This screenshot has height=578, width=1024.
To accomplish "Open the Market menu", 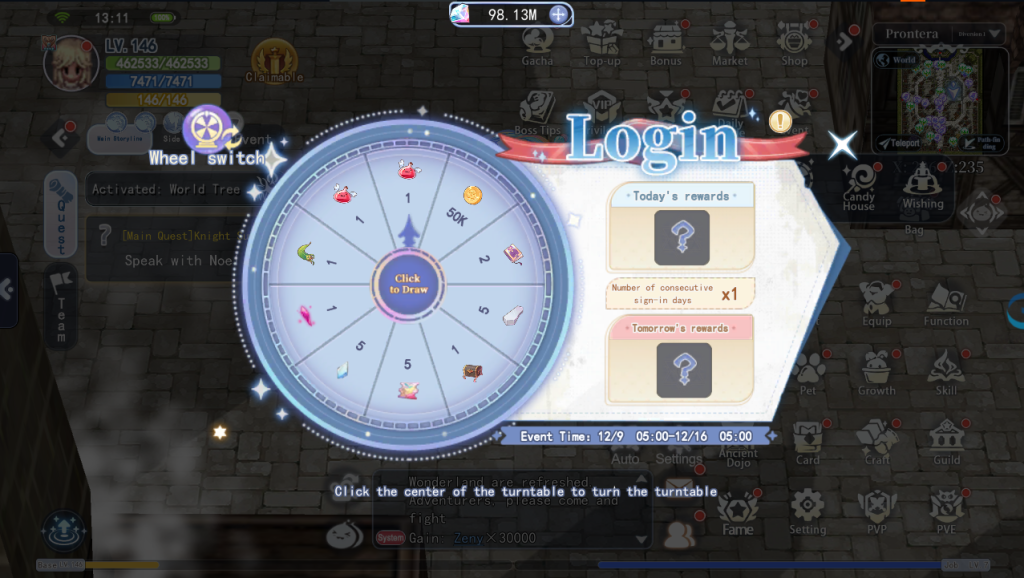I will [729, 44].
